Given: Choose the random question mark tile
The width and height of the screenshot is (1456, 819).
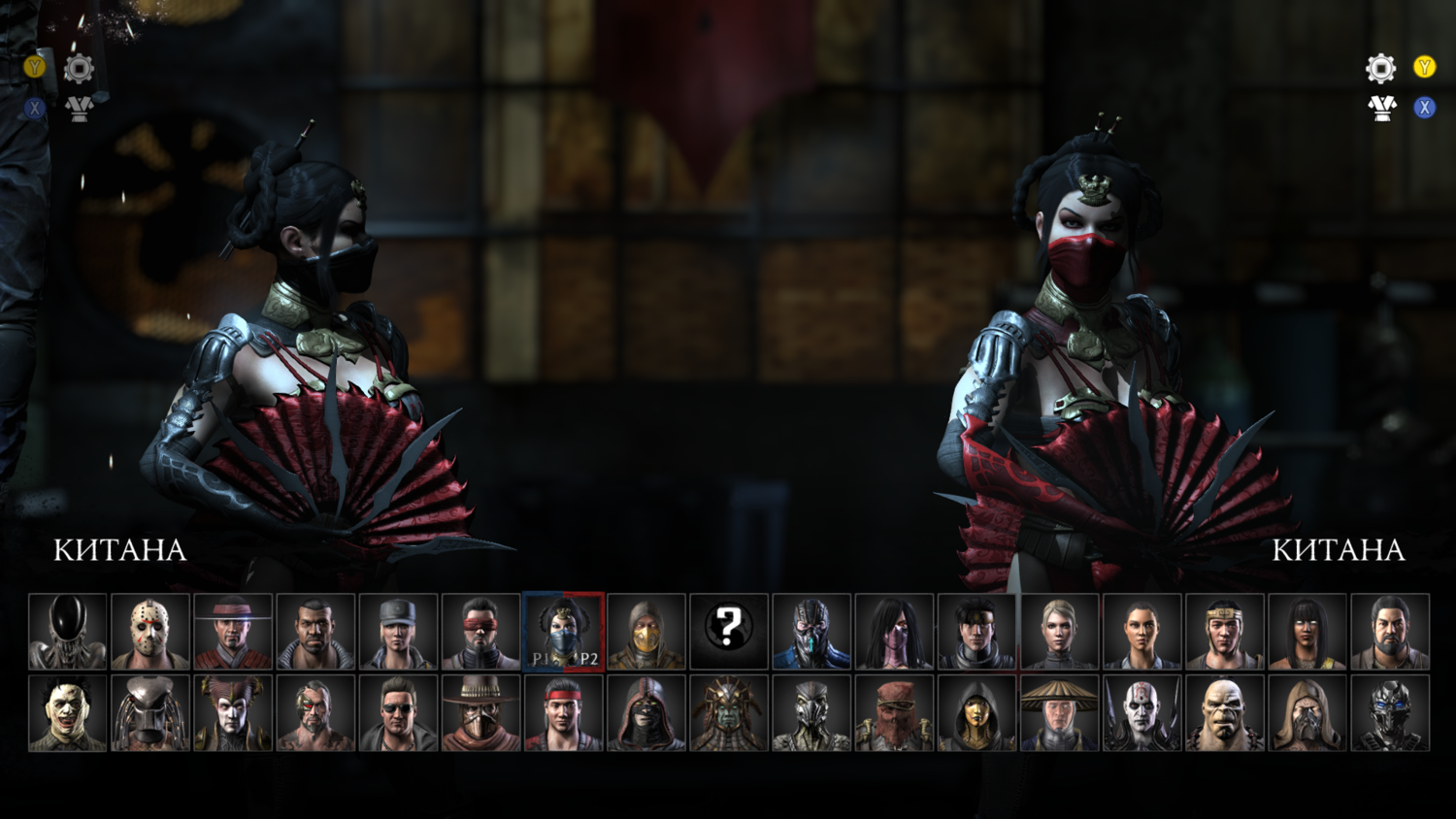Looking at the screenshot, I should pos(729,632).
